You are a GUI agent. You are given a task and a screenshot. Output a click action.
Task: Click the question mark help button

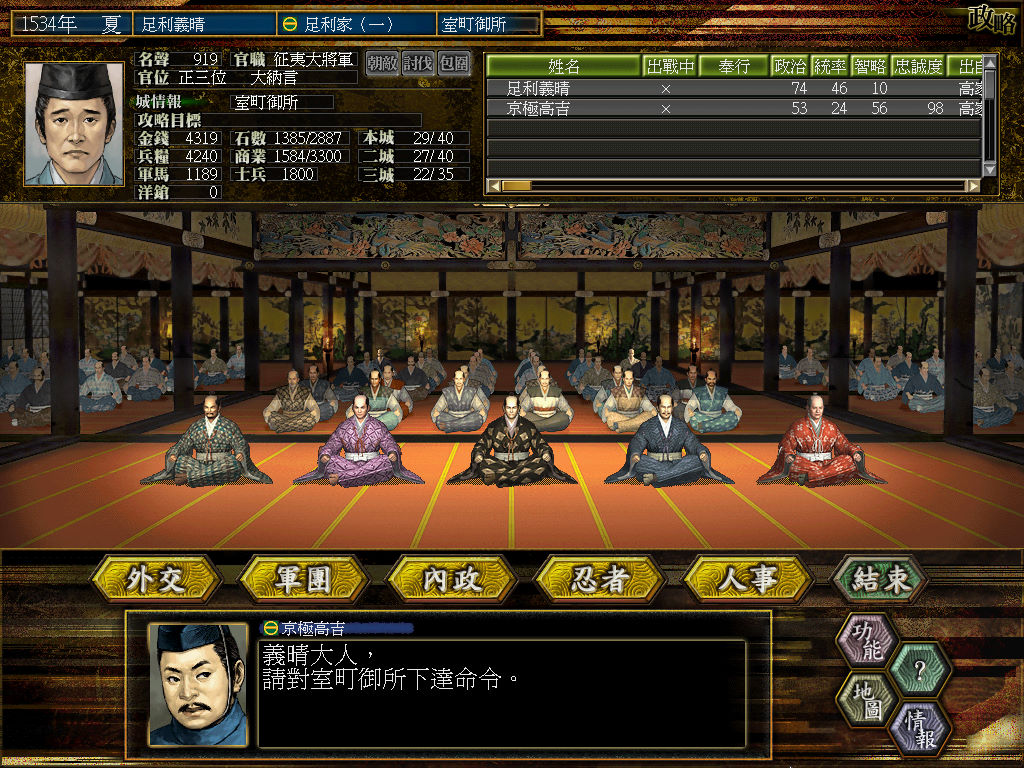(x=919, y=668)
